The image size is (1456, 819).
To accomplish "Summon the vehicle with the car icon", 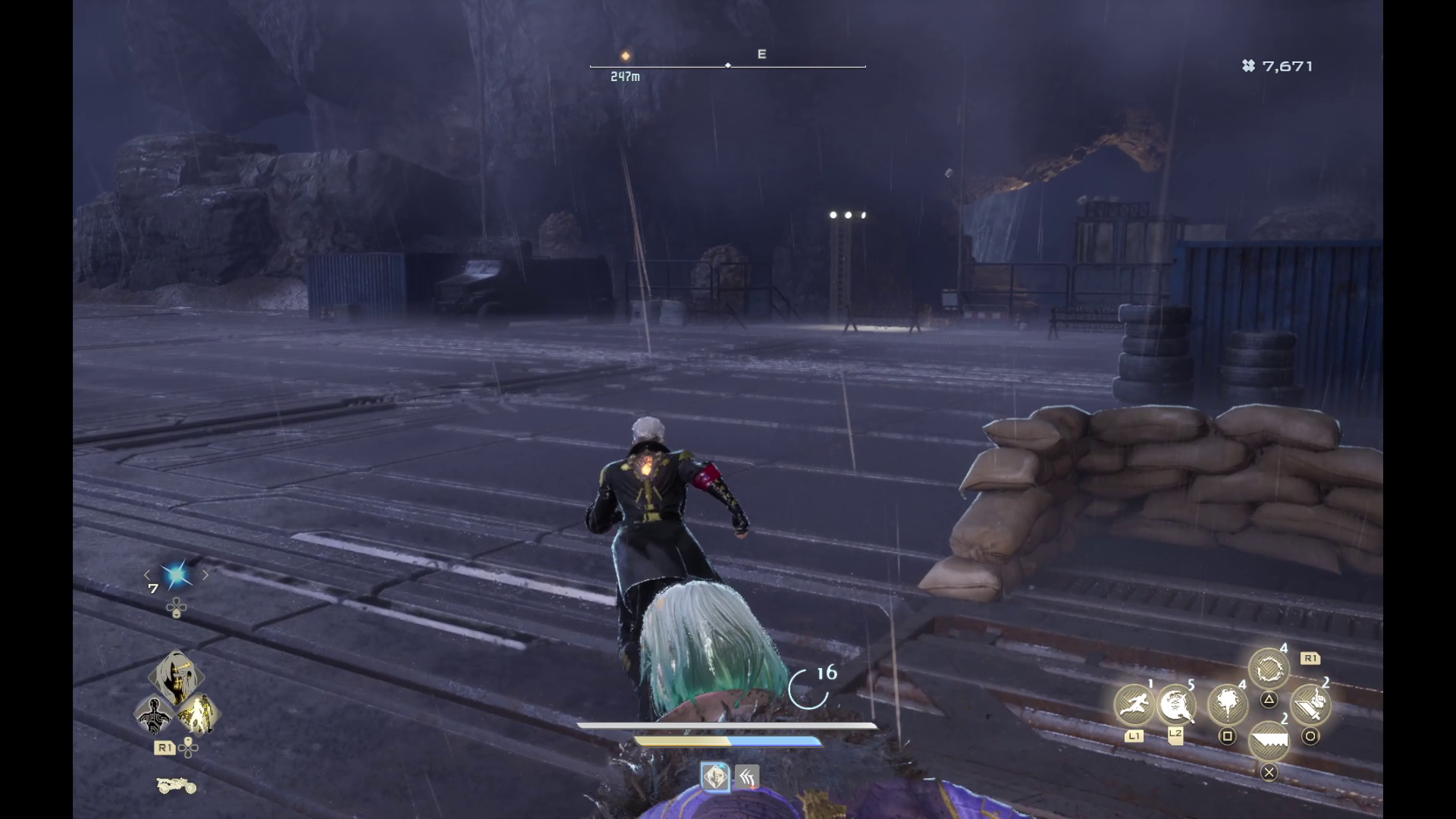I will [x=176, y=786].
